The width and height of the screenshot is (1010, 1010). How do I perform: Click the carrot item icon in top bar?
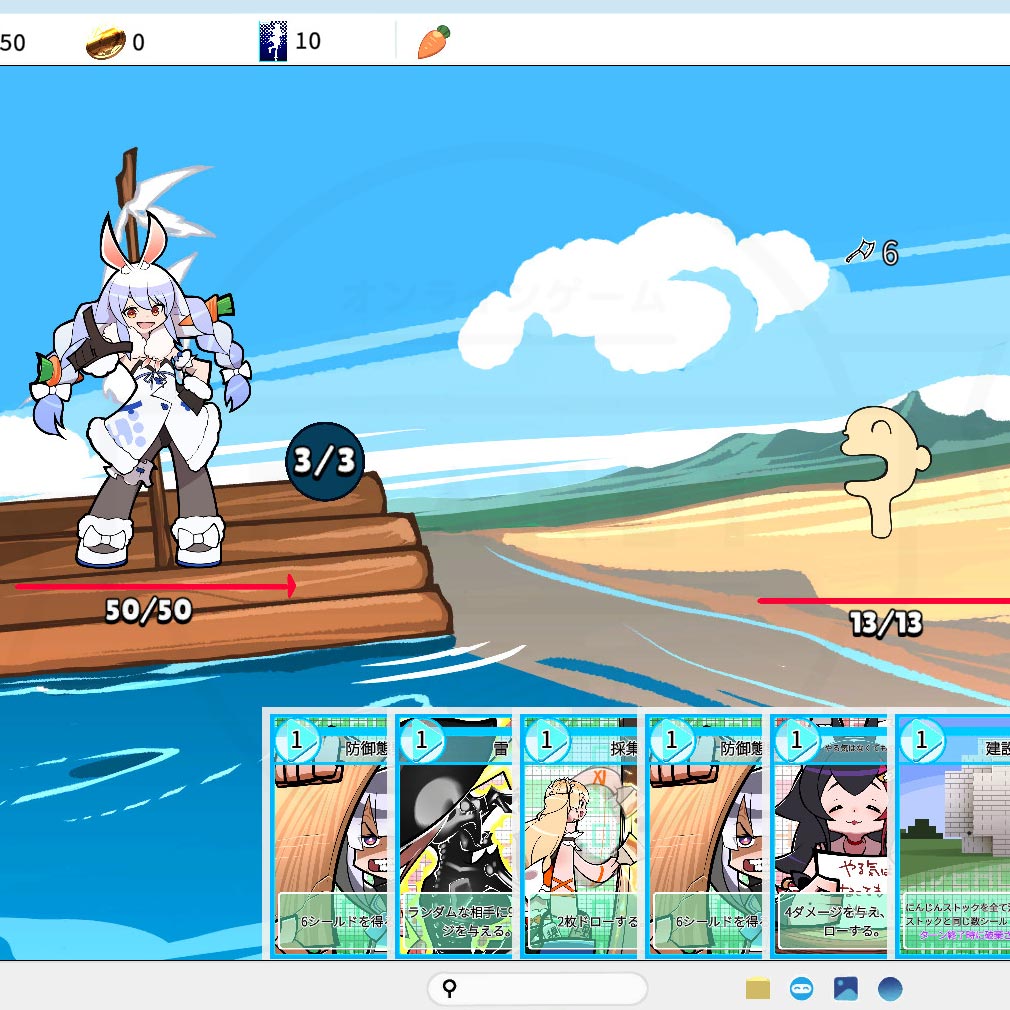[x=433, y=42]
